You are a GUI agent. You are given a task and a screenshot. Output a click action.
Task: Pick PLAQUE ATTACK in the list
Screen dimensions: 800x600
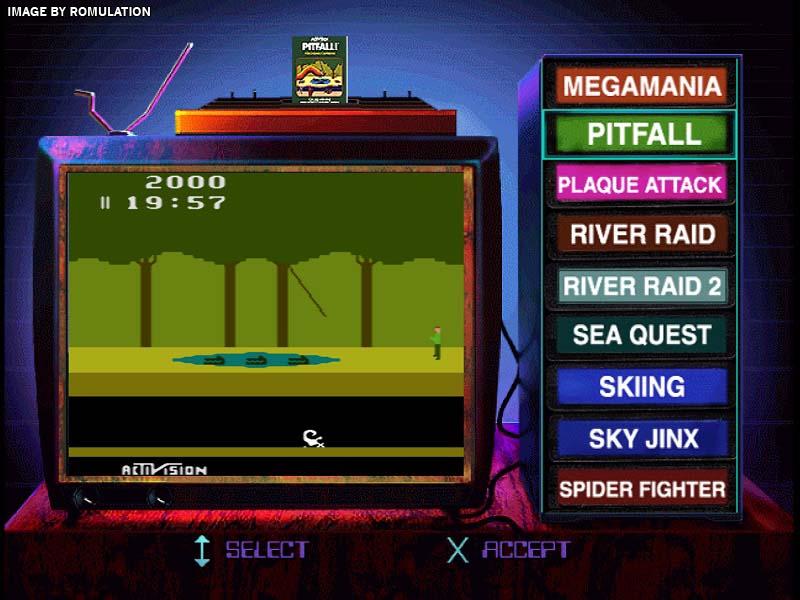click(x=640, y=185)
